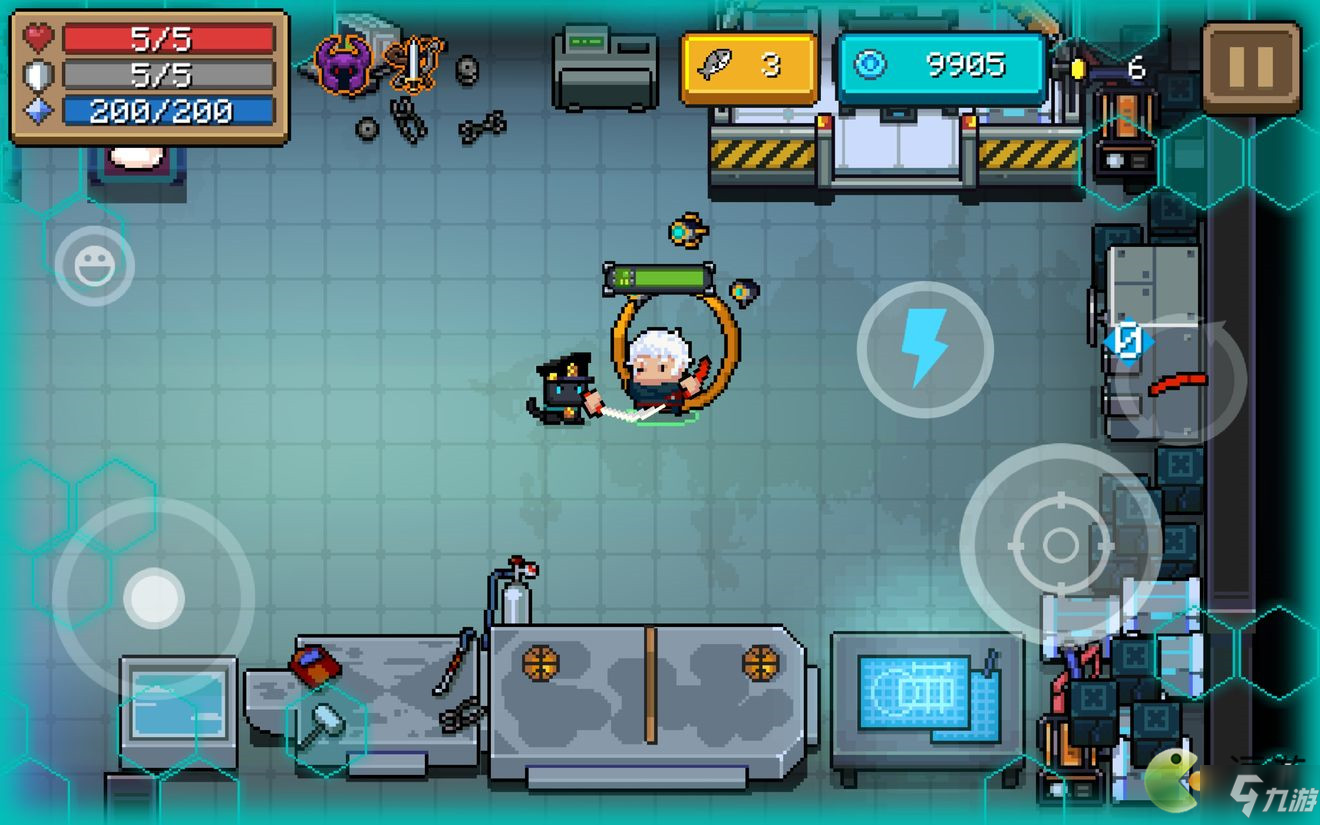Select the purple horned helmet buff icon
The image size is (1320, 825).
[x=345, y=64]
